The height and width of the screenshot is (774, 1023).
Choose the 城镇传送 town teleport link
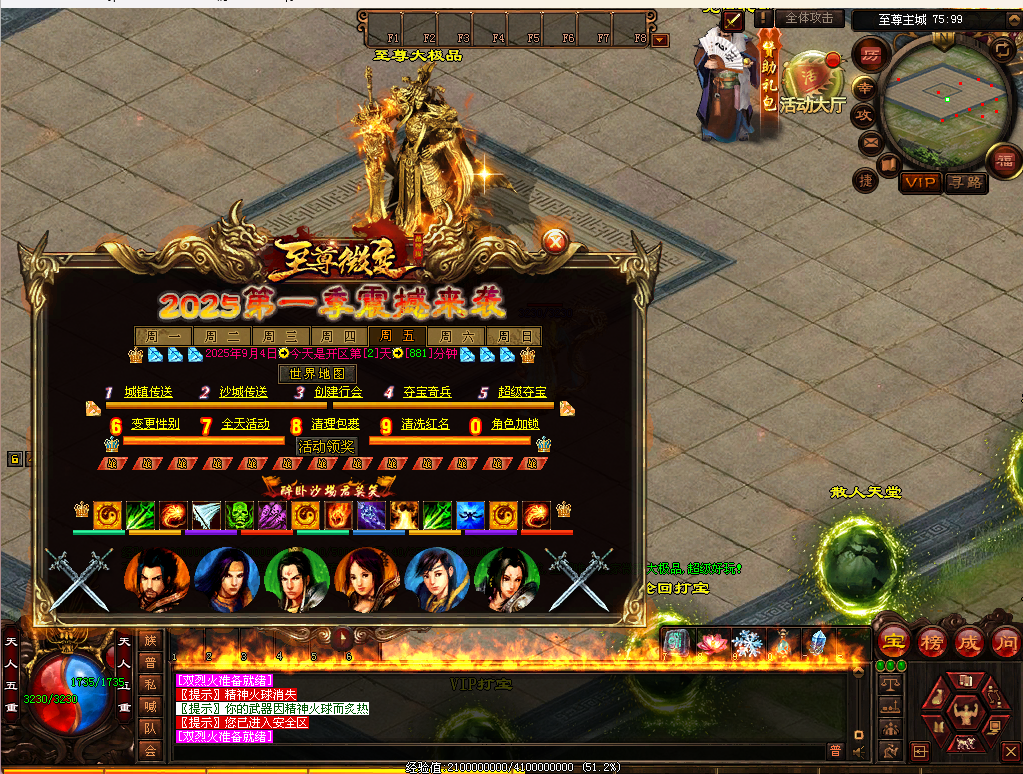(148, 392)
